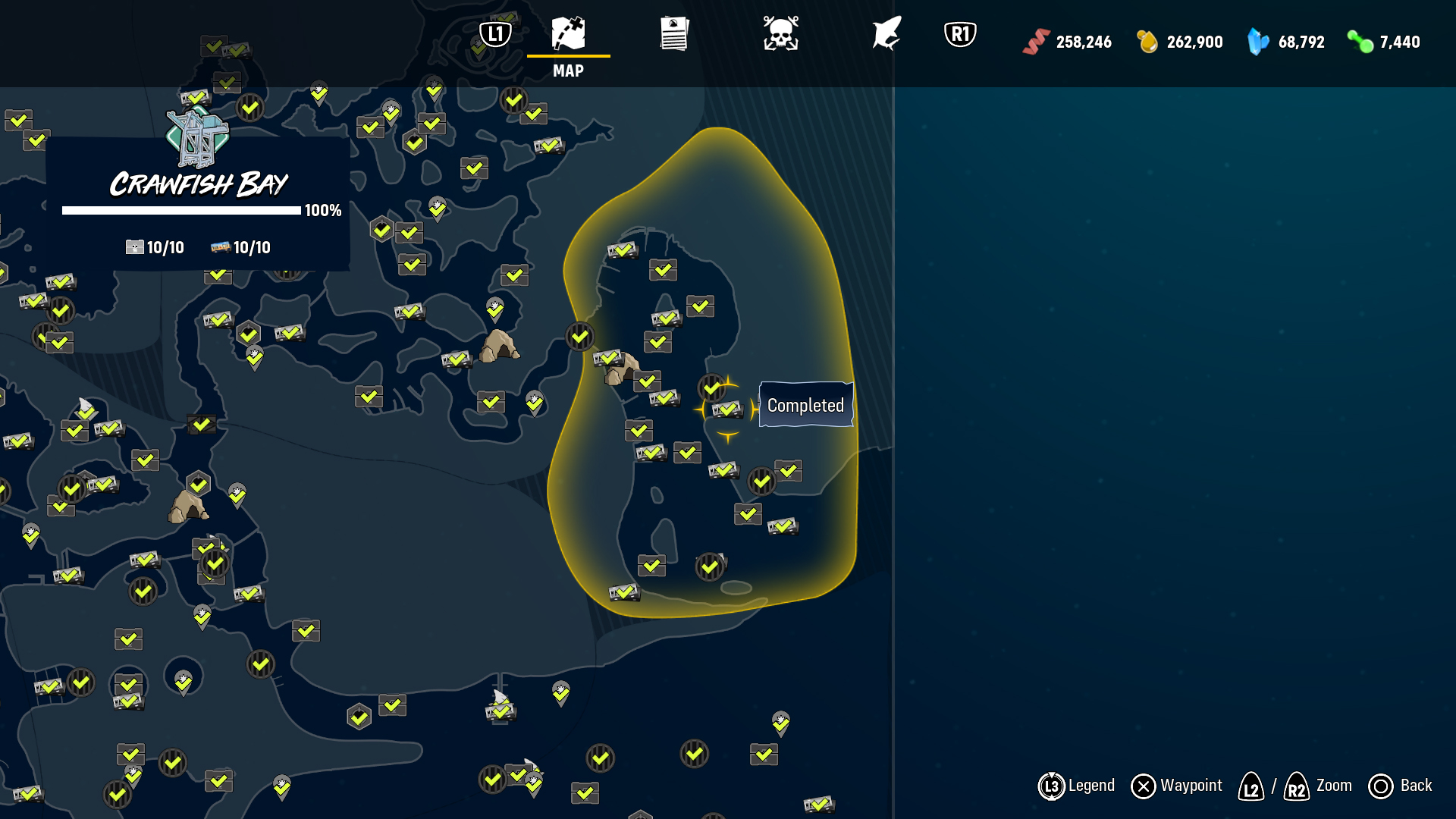1456x819 pixels.
Task: Click the nutrient cache chest icon in panel
Action: point(134,246)
